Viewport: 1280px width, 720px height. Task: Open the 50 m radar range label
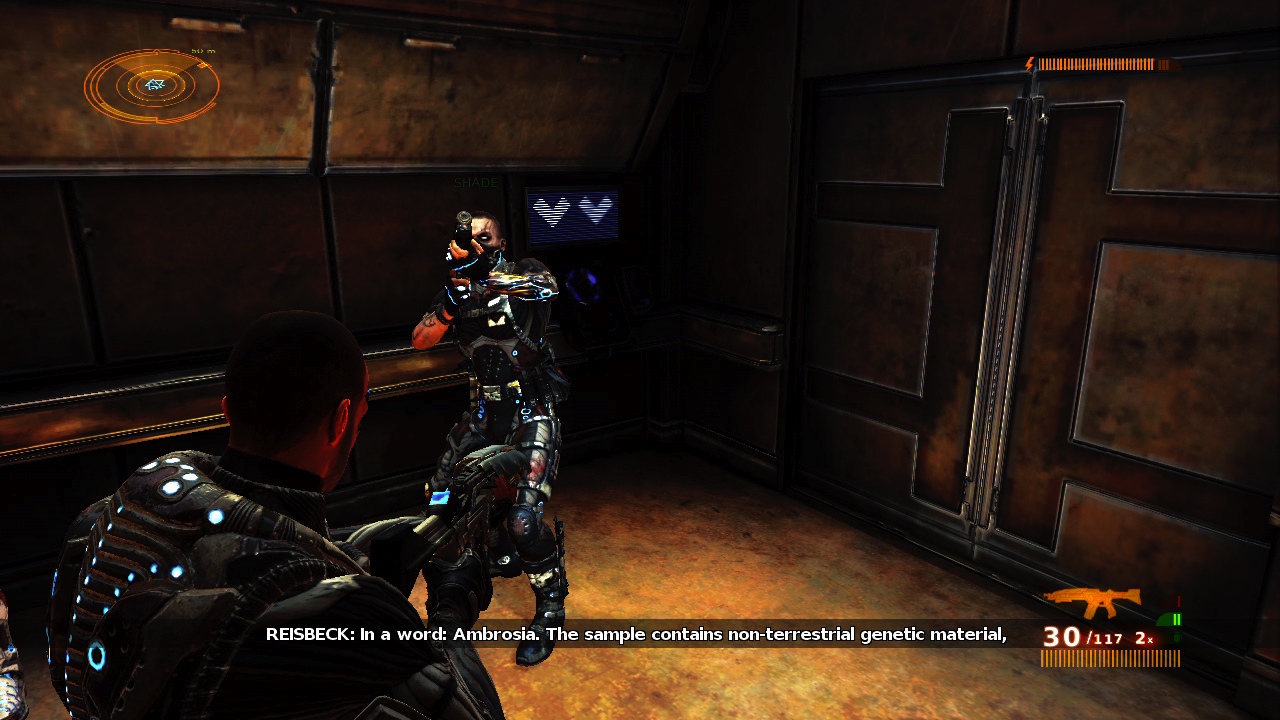203,51
